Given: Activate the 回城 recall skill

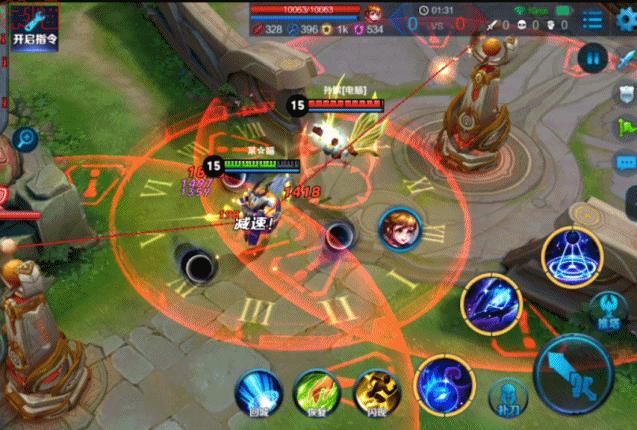Looking at the screenshot, I should [x=257, y=392].
